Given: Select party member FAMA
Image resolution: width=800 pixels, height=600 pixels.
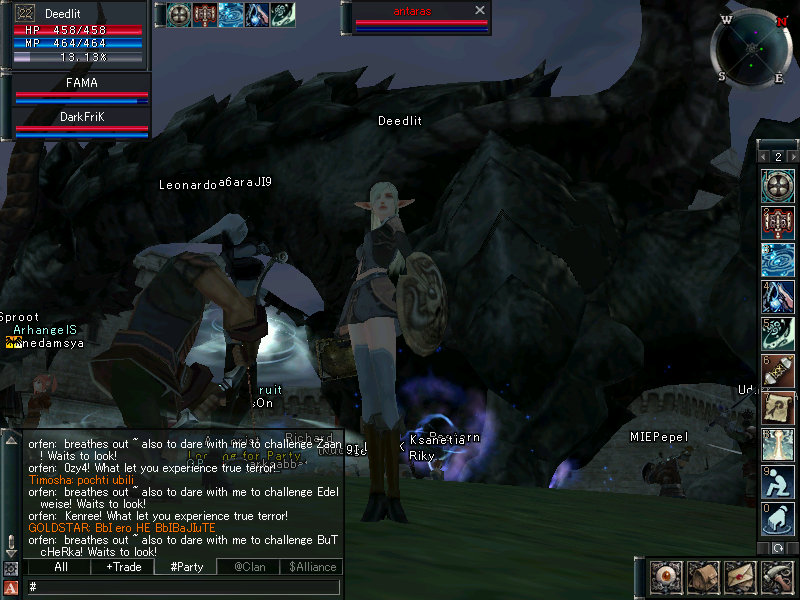Looking at the screenshot, I should [x=81, y=89].
